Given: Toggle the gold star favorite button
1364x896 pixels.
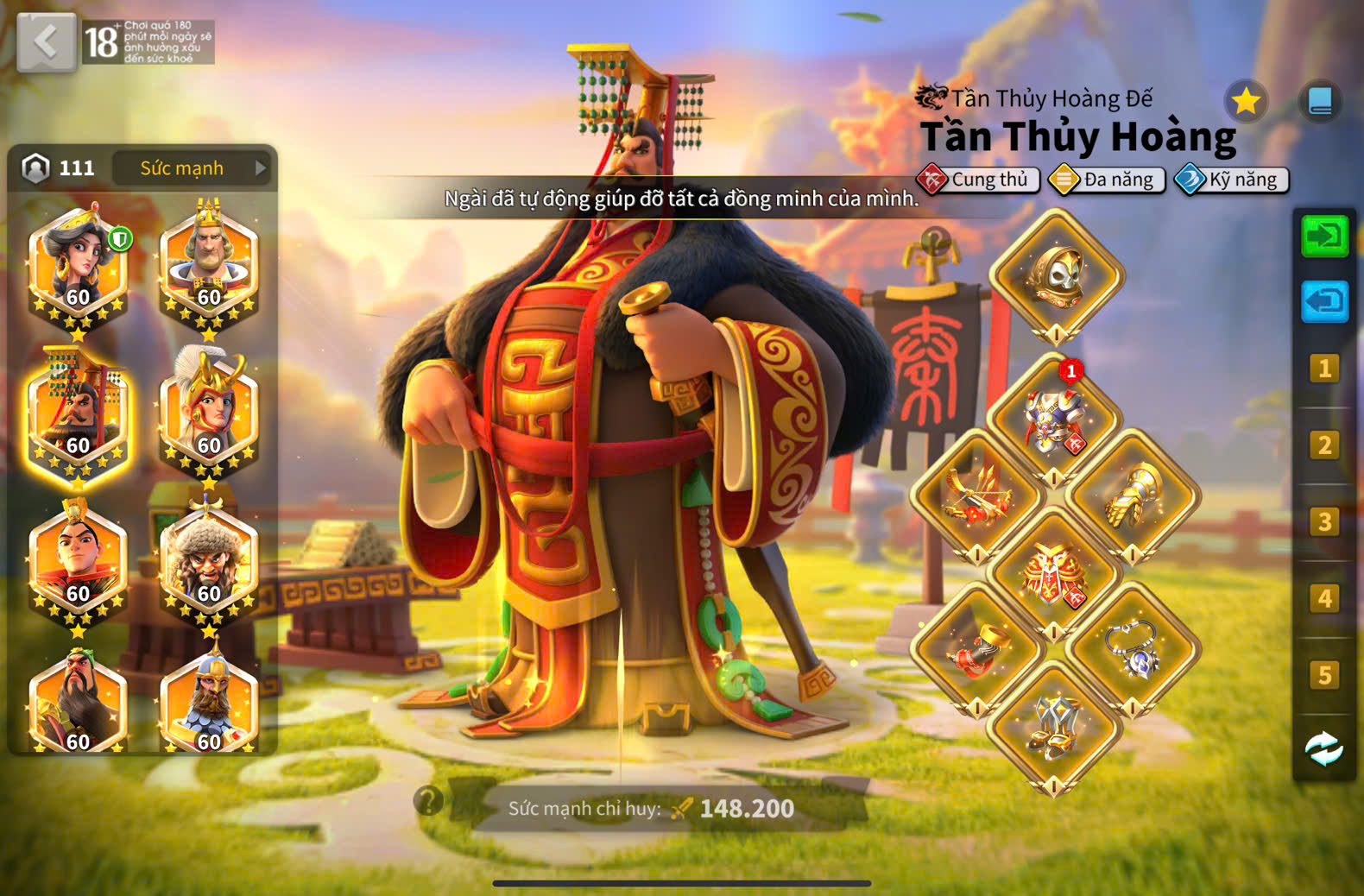Looking at the screenshot, I should tap(1246, 102).
